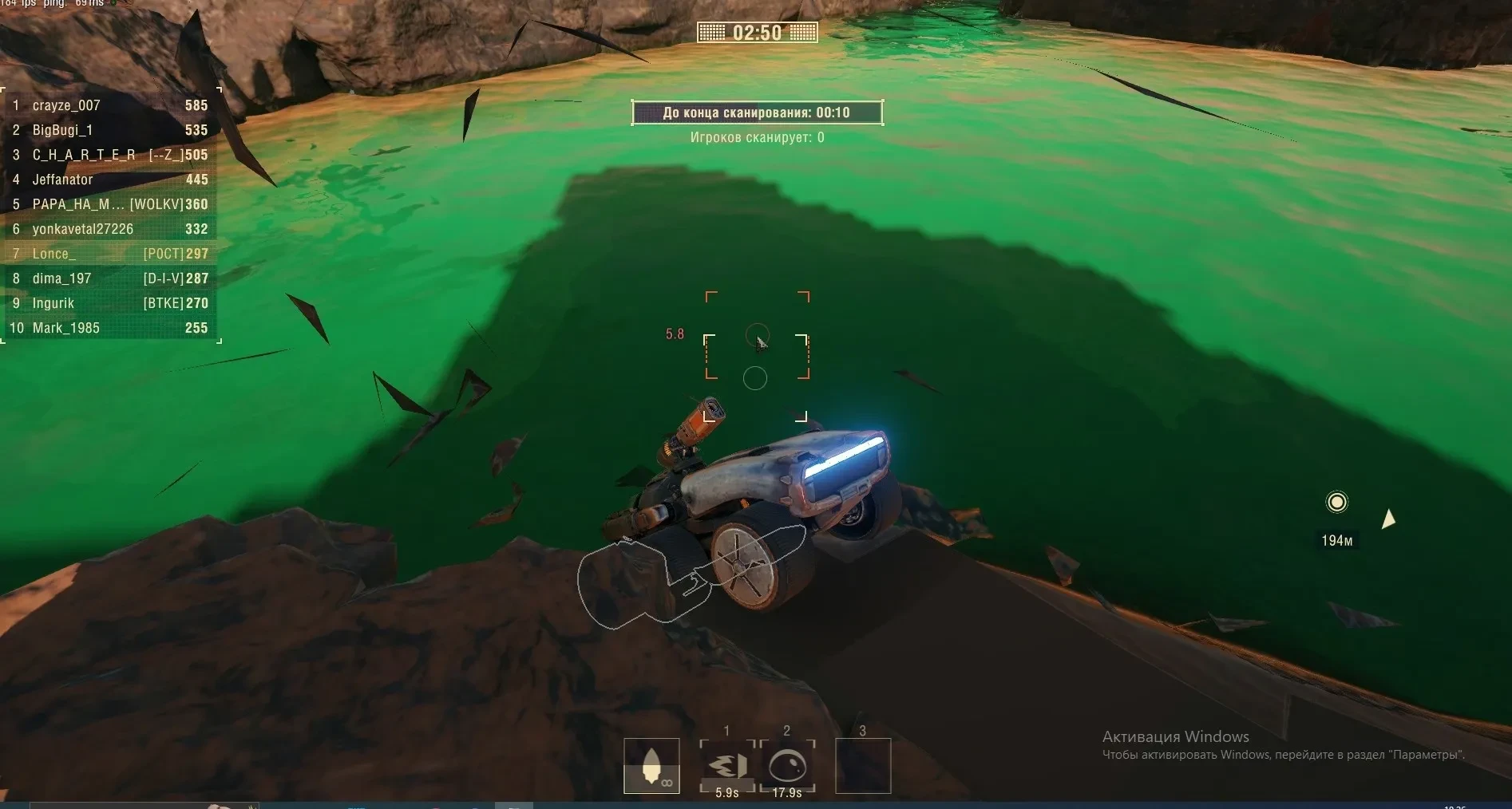
Task: Activate slot 2 module on 17.9s cooldown
Action: click(x=786, y=766)
